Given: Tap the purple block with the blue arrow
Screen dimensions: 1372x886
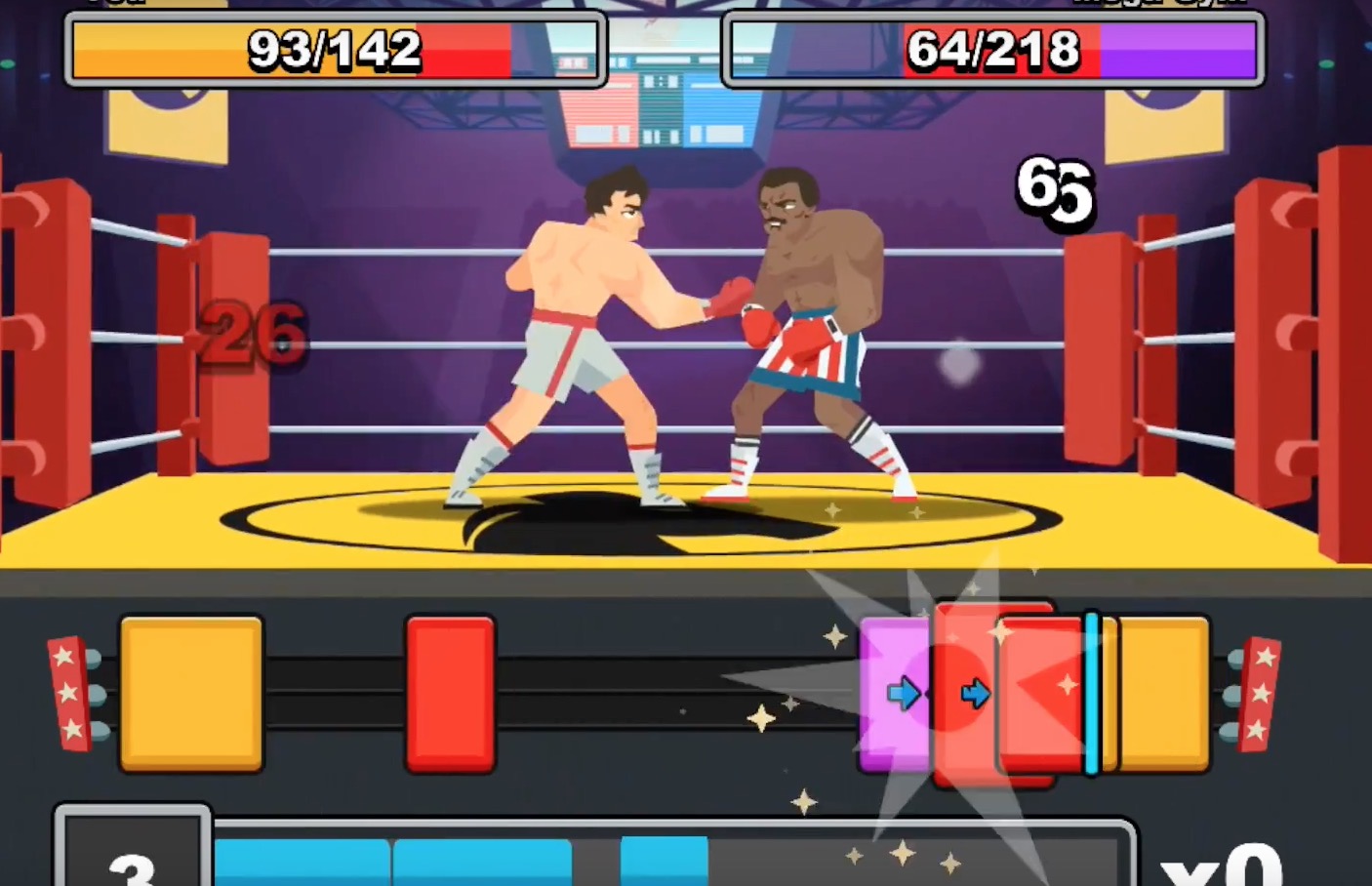Looking at the screenshot, I should tap(894, 694).
